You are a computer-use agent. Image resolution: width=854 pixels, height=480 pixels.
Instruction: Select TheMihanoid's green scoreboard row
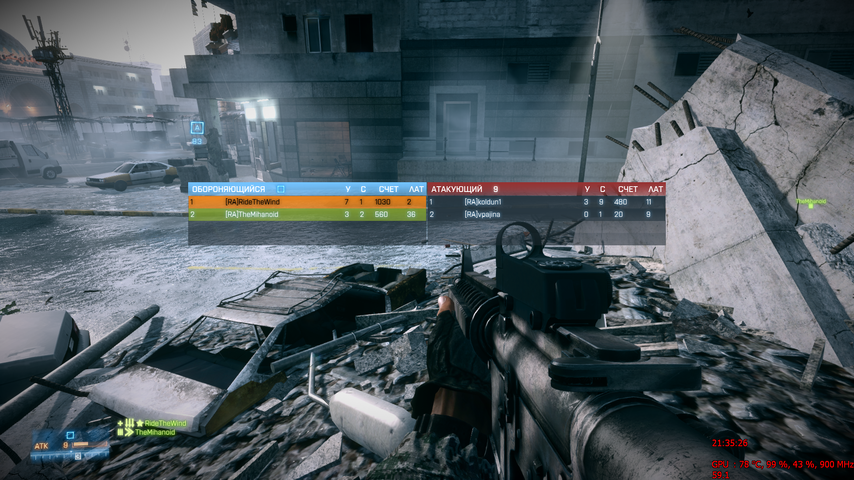(306, 214)
